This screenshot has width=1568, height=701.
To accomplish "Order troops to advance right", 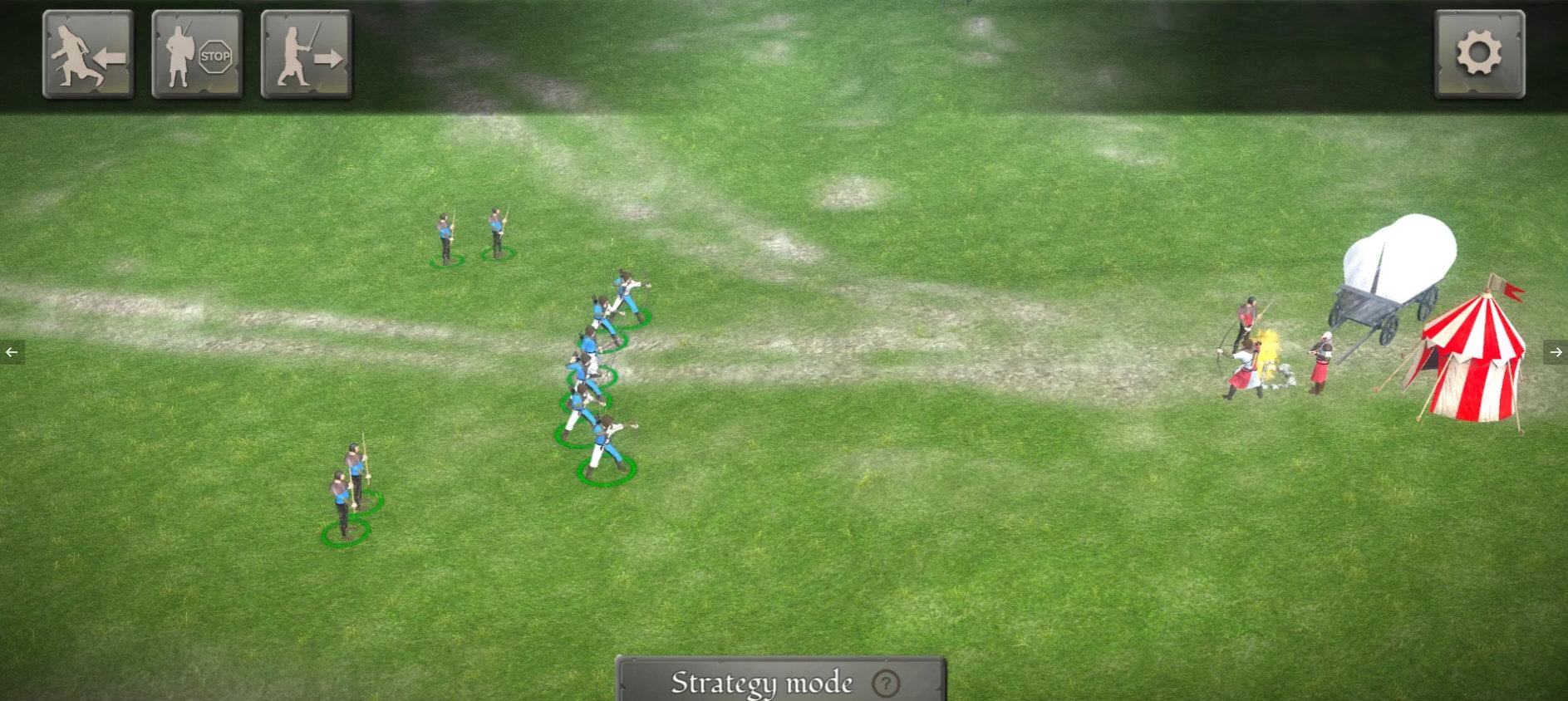I will click(x=305, y=53).
